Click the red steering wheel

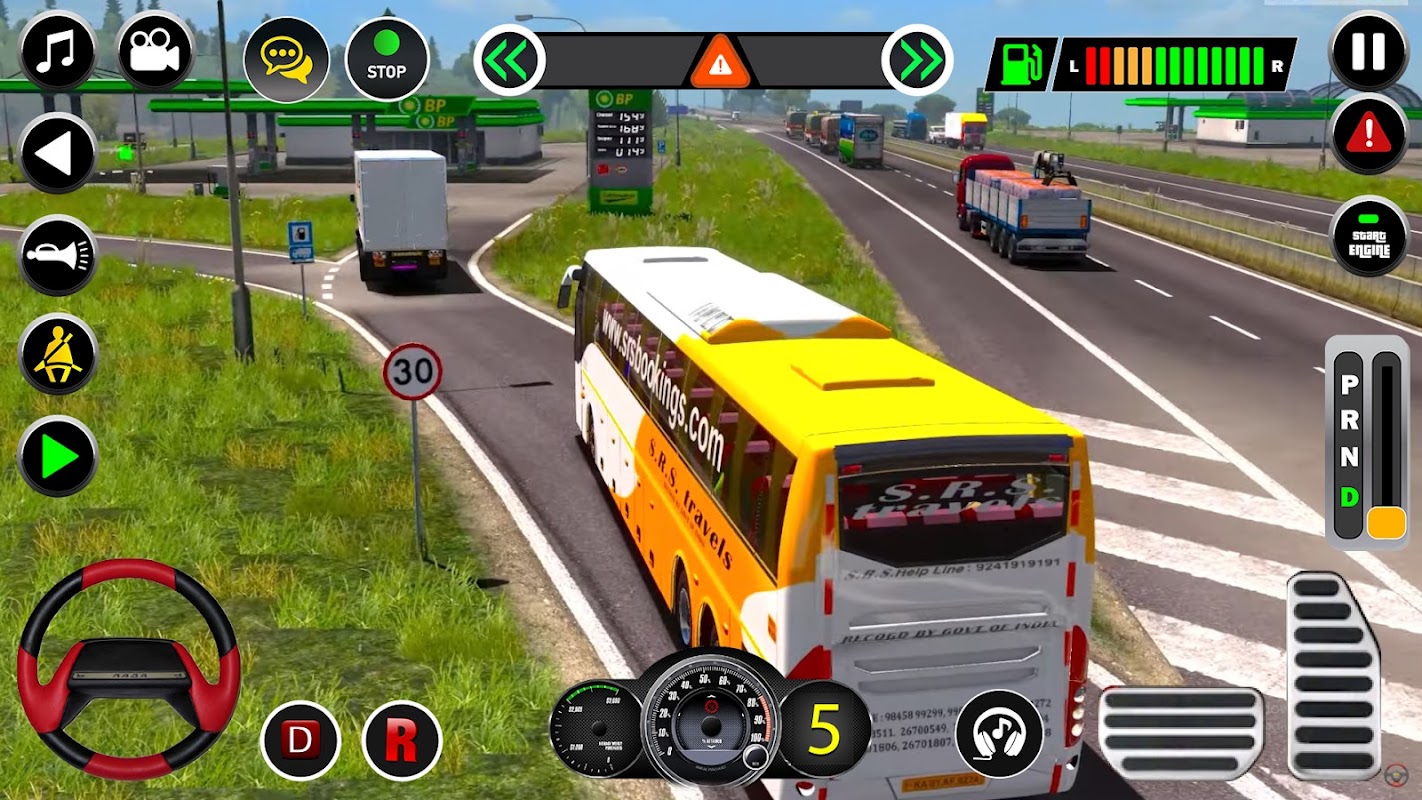[128, 669]
